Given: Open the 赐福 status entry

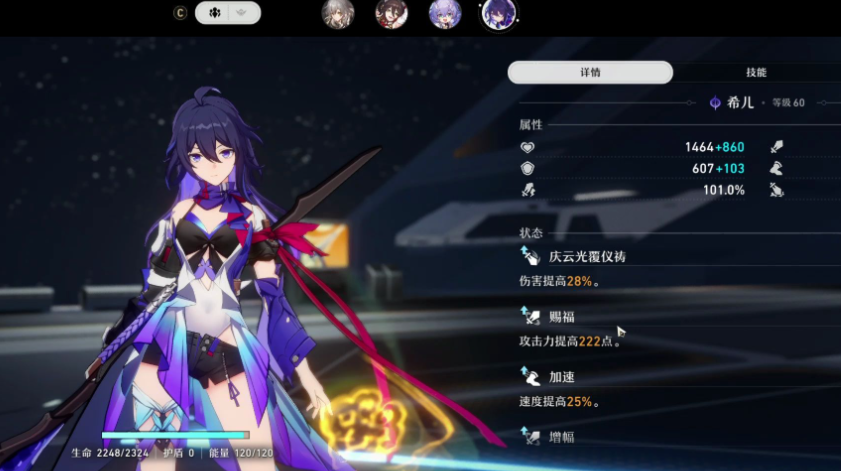Looking at the screenshot, I should (x=562, y=317).
